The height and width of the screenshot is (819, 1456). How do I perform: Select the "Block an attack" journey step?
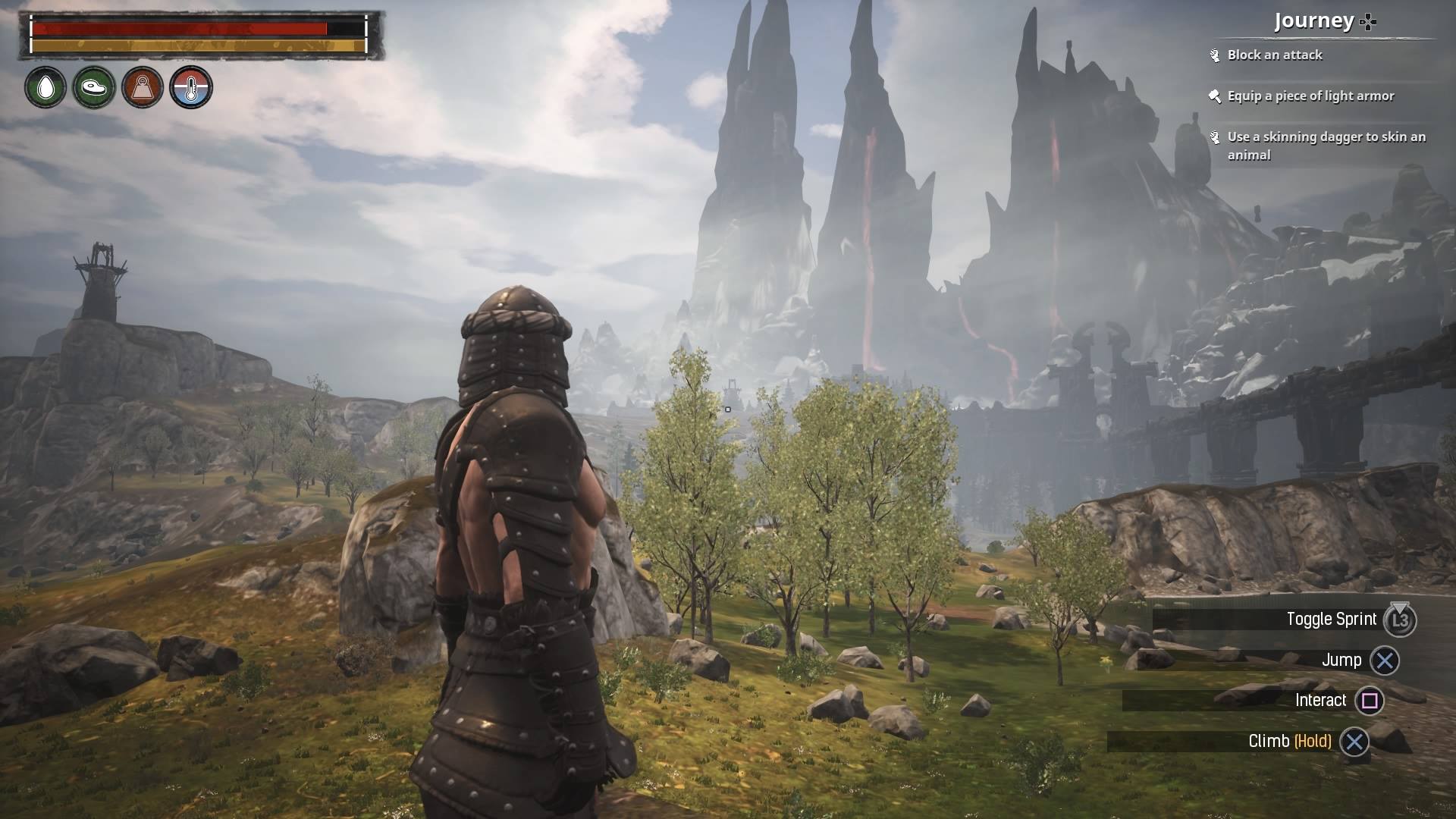pos(1274,55)
